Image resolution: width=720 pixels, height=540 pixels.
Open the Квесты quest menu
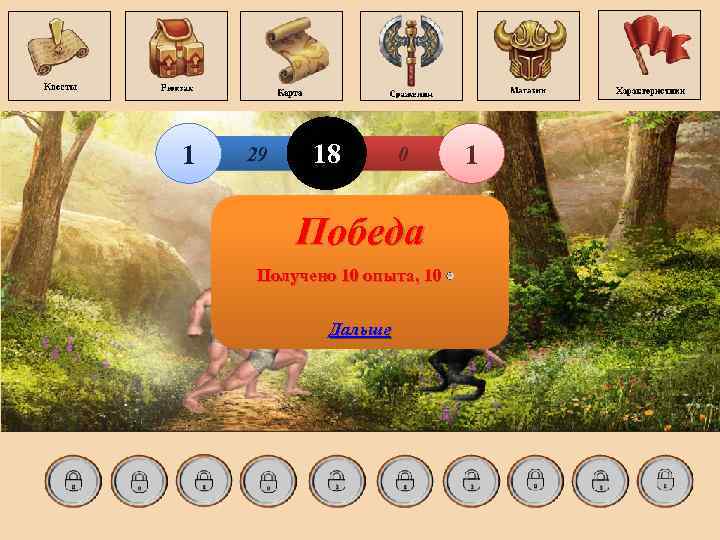pyautogui.click(x=59, y=53)
